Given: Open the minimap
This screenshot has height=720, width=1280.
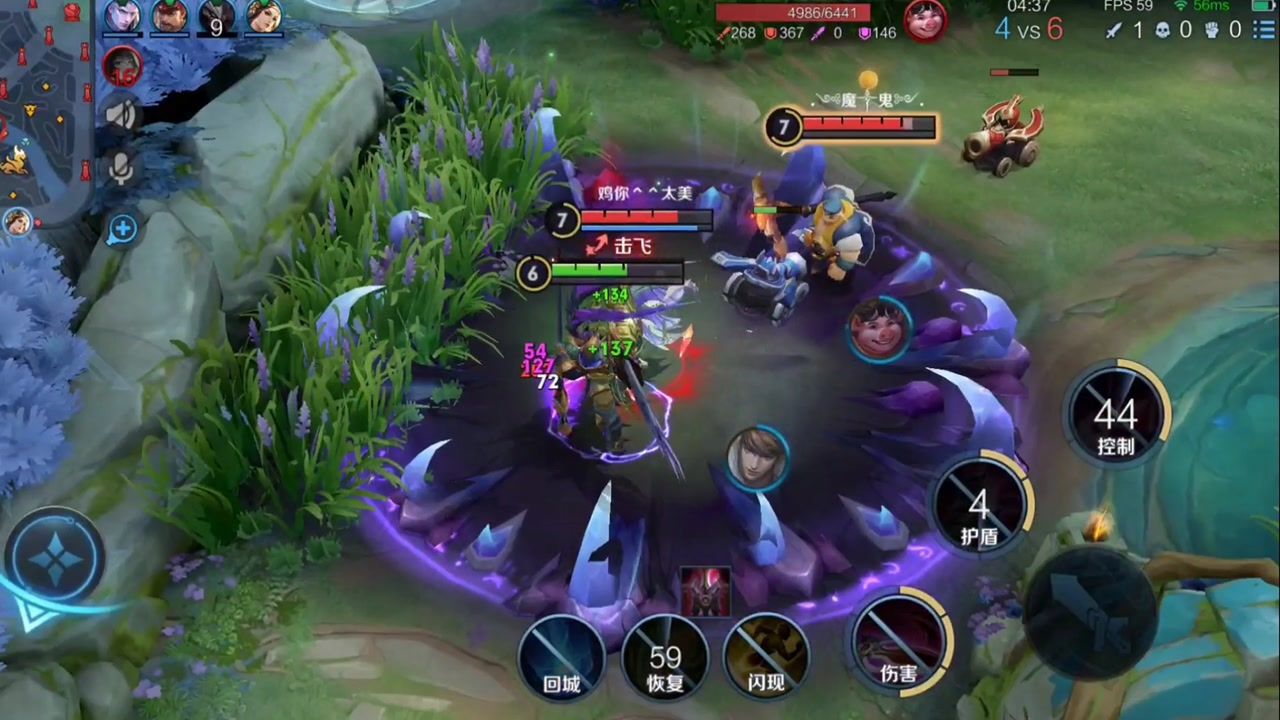Looking at the screenshot, I should pos(45,100).
